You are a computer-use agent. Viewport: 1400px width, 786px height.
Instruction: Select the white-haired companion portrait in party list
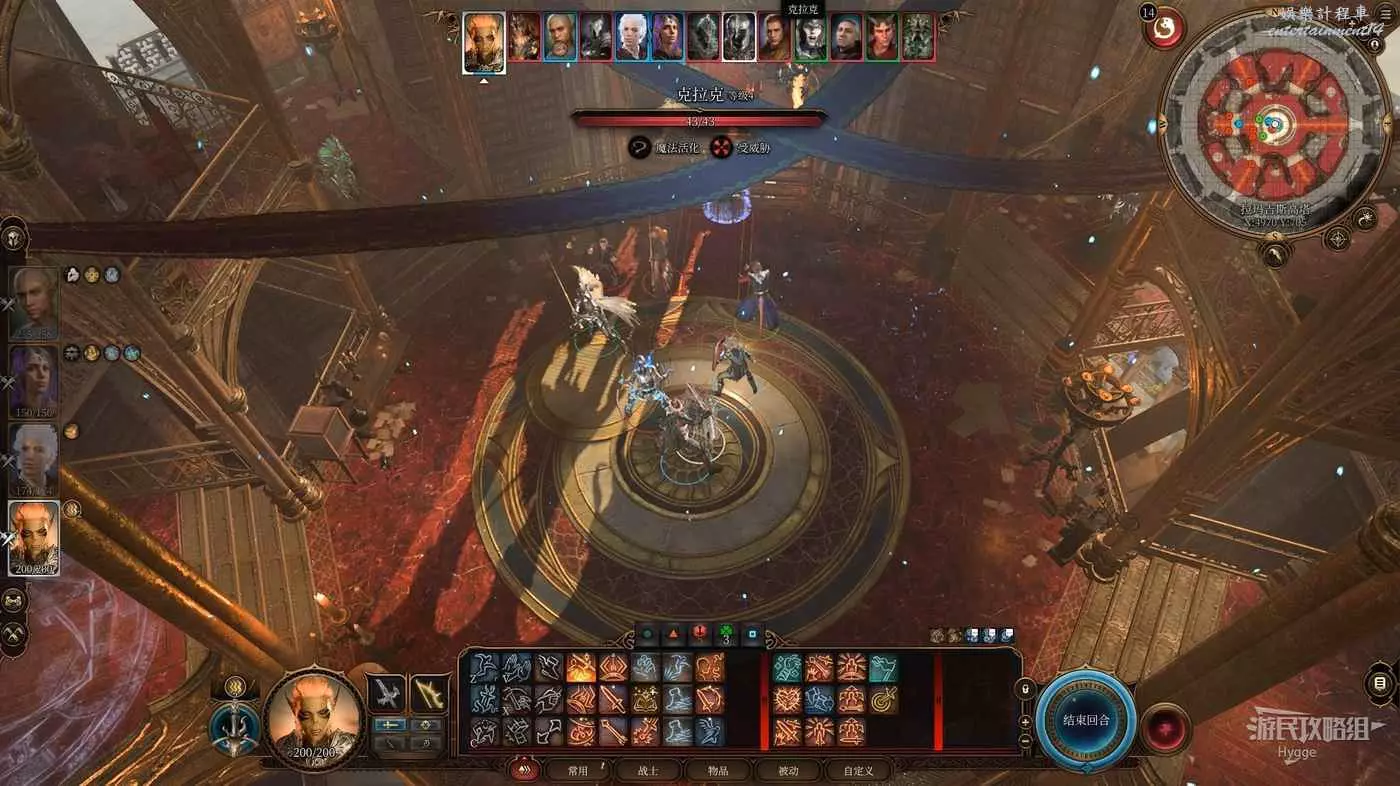34,458
